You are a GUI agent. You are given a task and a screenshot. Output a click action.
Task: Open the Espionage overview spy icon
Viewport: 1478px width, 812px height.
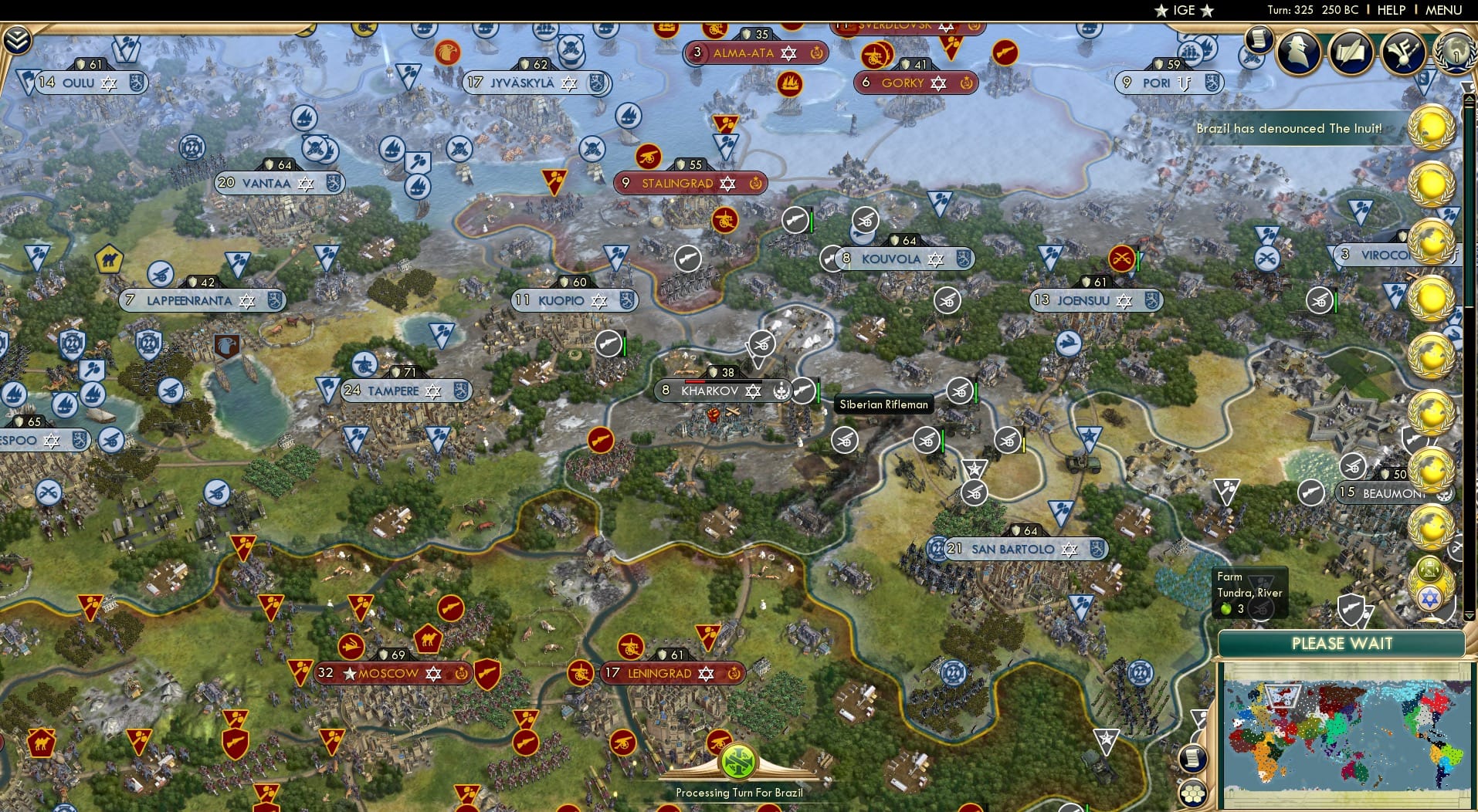1300,51
